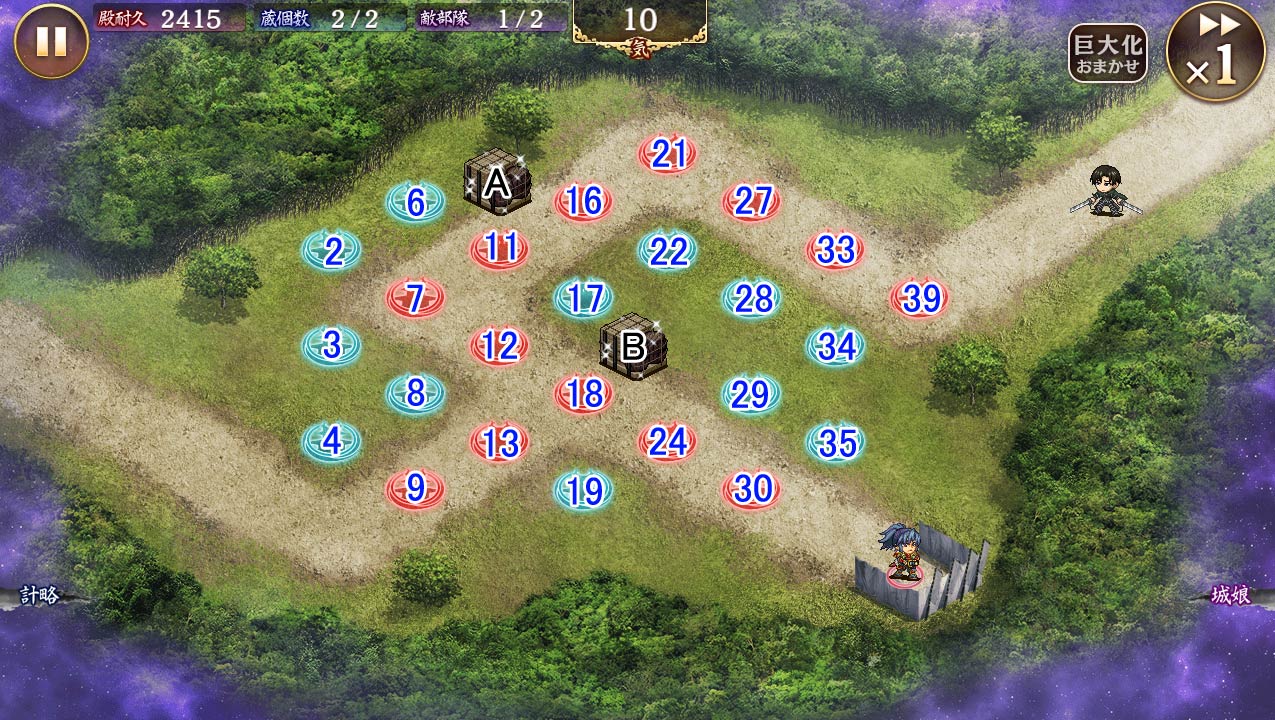This screenshot has height=720, width=1275.
Task: Select blue placement tile 19
Action: 583,491
